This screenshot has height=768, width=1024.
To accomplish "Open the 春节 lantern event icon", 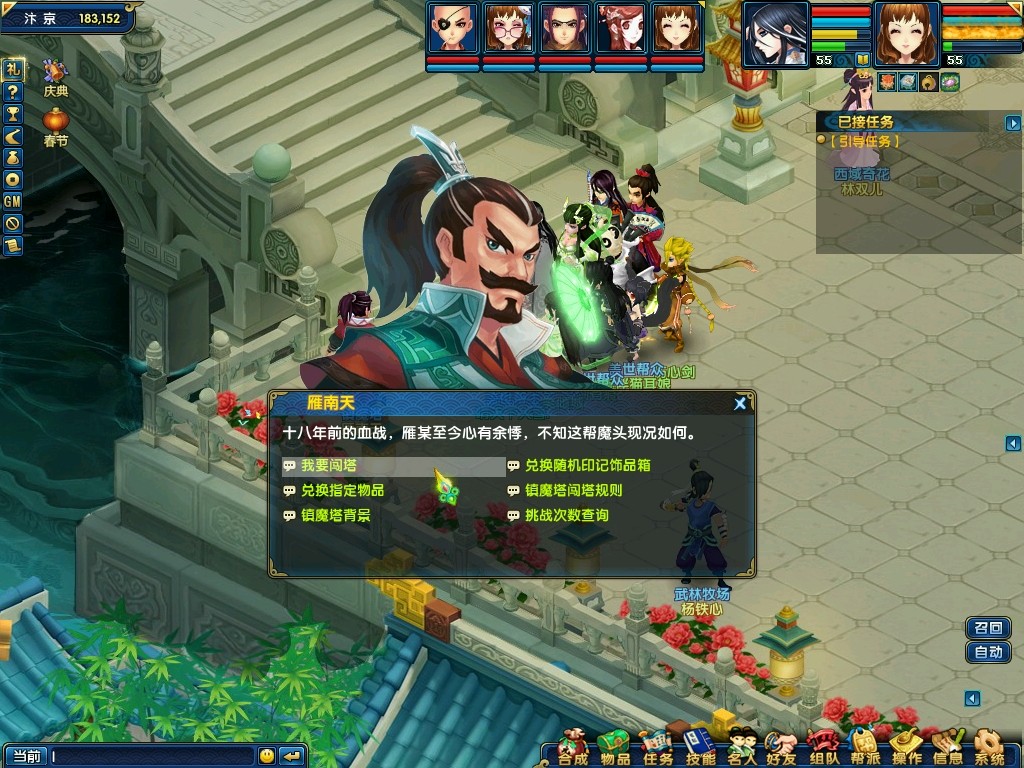I will point(56,127).
